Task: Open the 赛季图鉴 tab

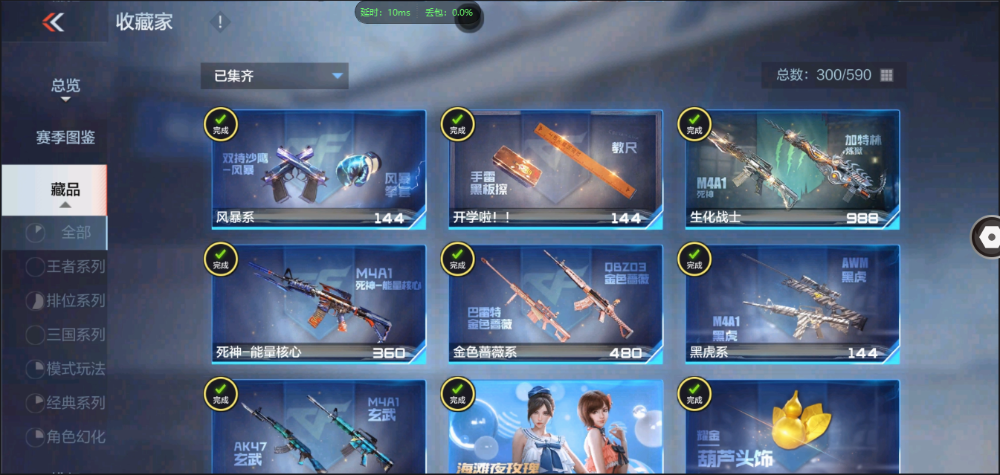Action: (66, 137)
